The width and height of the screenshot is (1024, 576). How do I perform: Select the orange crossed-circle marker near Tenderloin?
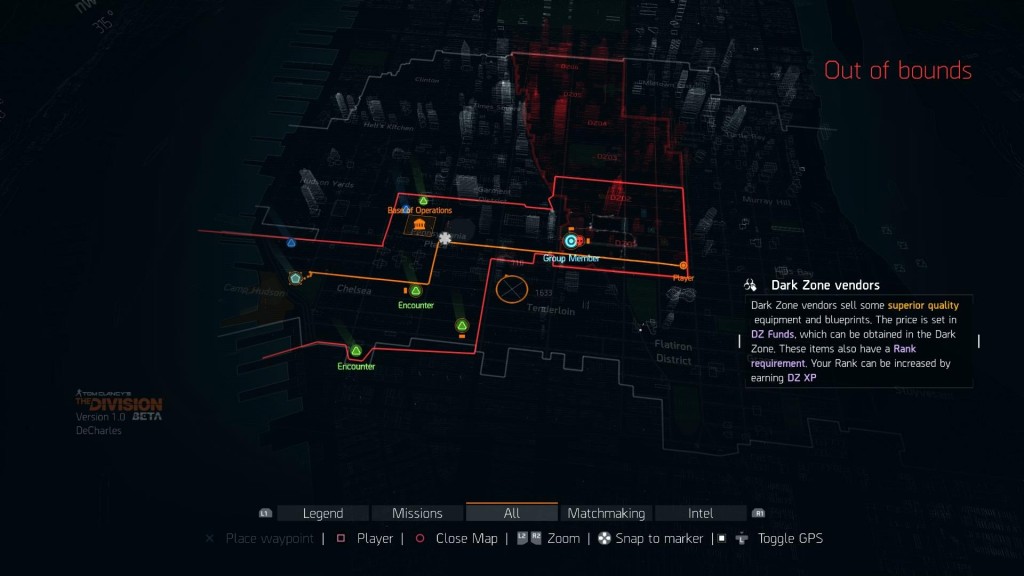pyautogui.click(x=511, y=290)
